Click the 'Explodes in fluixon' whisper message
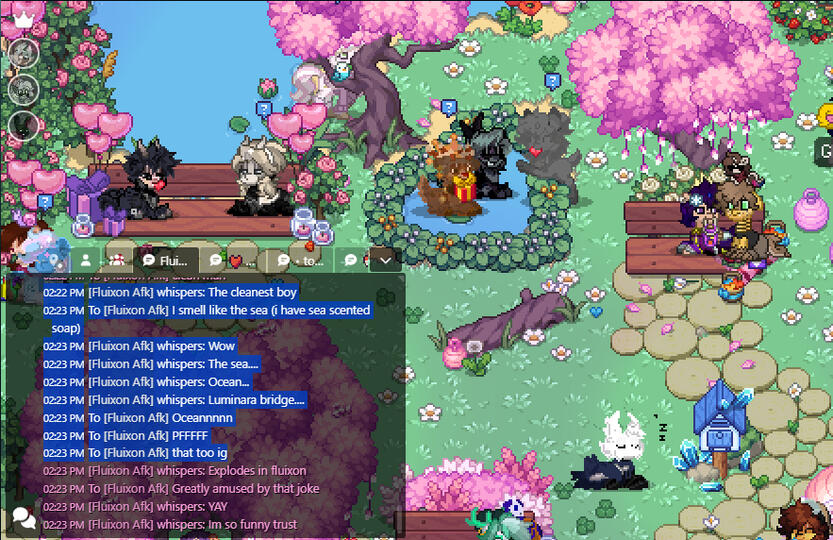Image resolution: width=833 pixels, height=540 pixels. (x=197, y=471)
